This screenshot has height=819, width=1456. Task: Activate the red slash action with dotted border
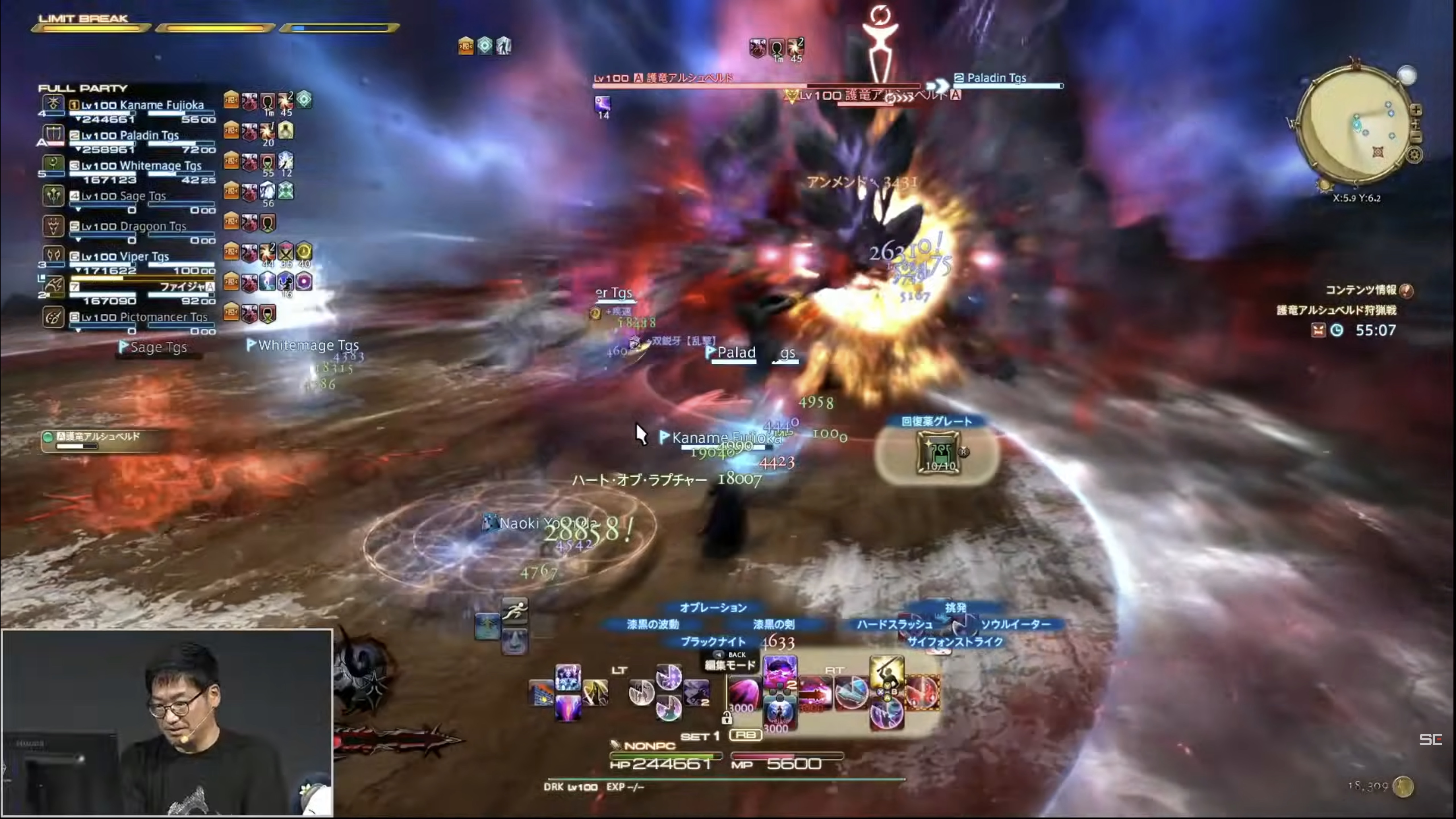pos(923,693)
